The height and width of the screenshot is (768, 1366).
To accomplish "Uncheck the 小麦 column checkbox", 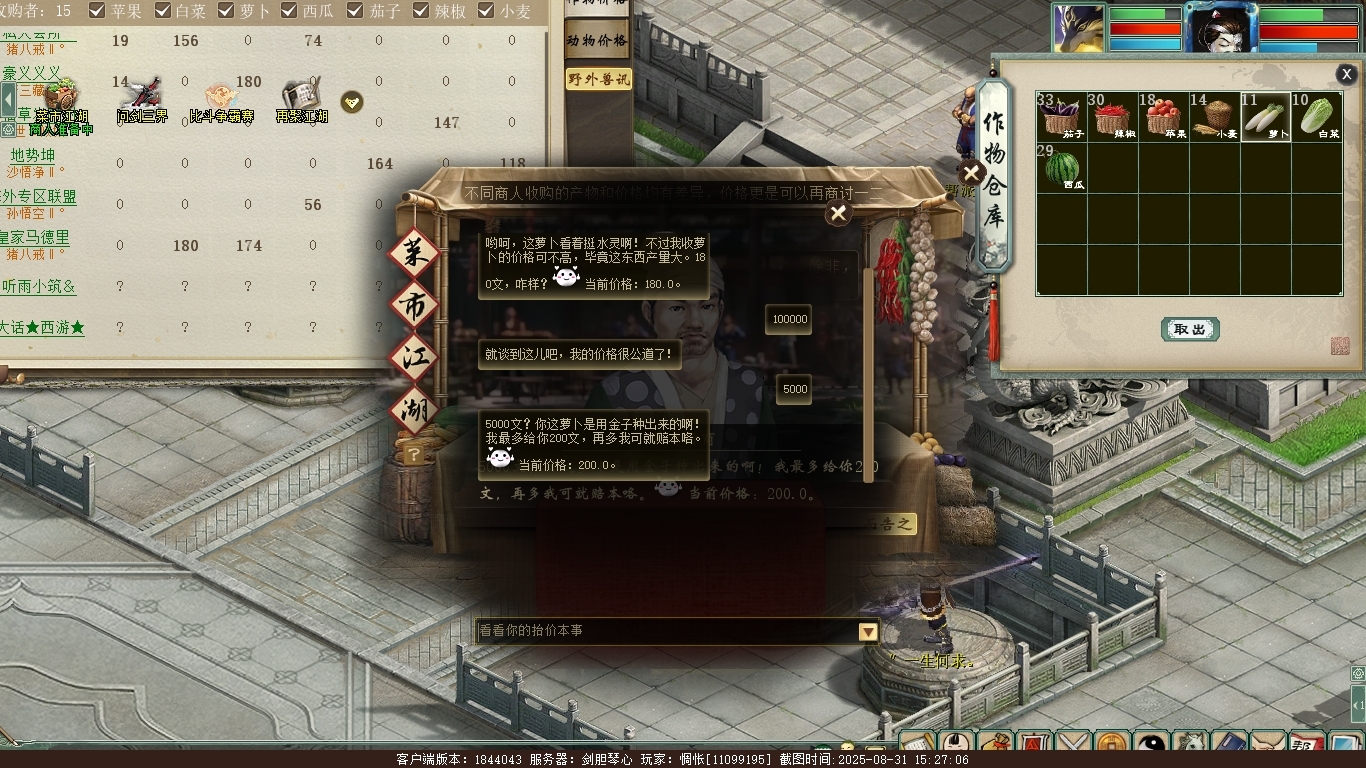I will point(487,11).
